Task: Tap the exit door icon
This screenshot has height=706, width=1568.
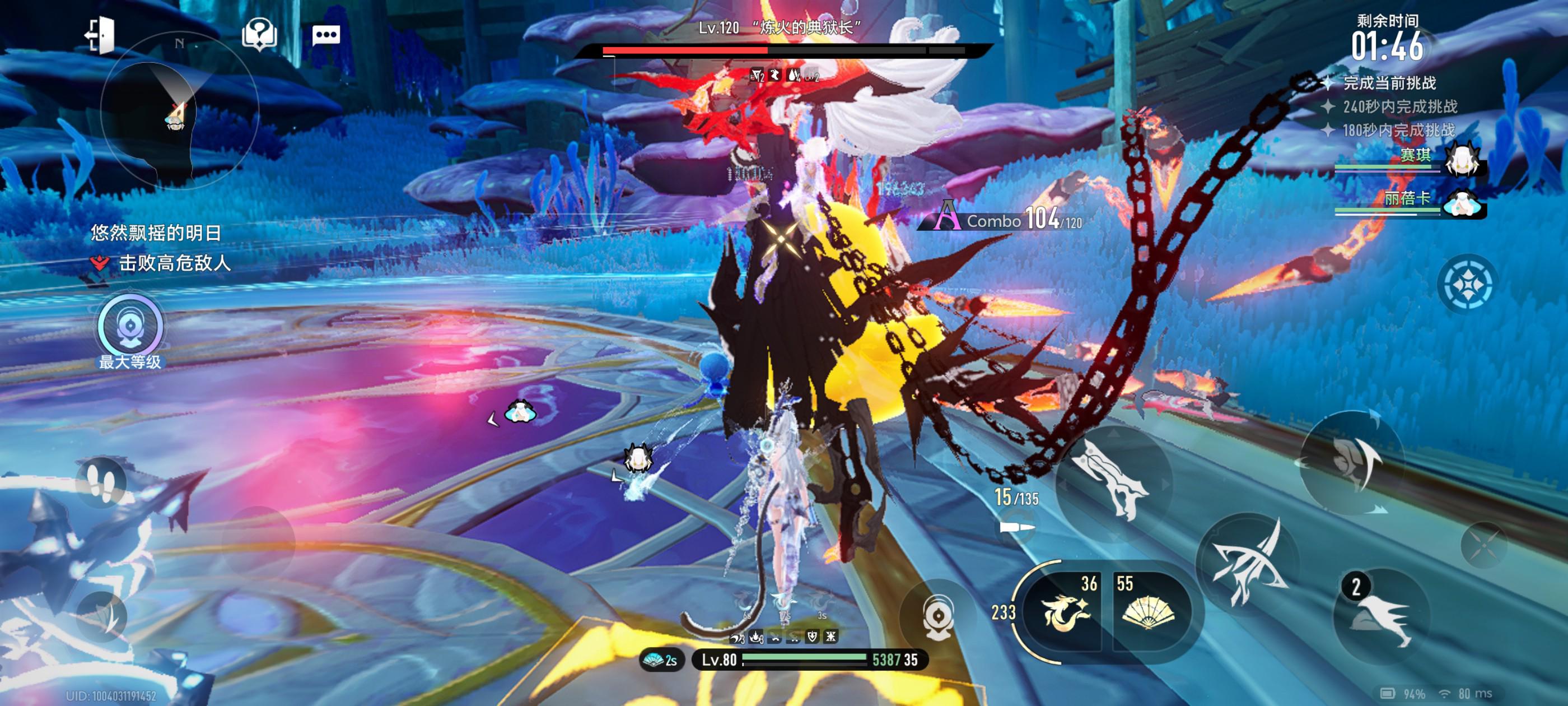Action: (99, 35)
